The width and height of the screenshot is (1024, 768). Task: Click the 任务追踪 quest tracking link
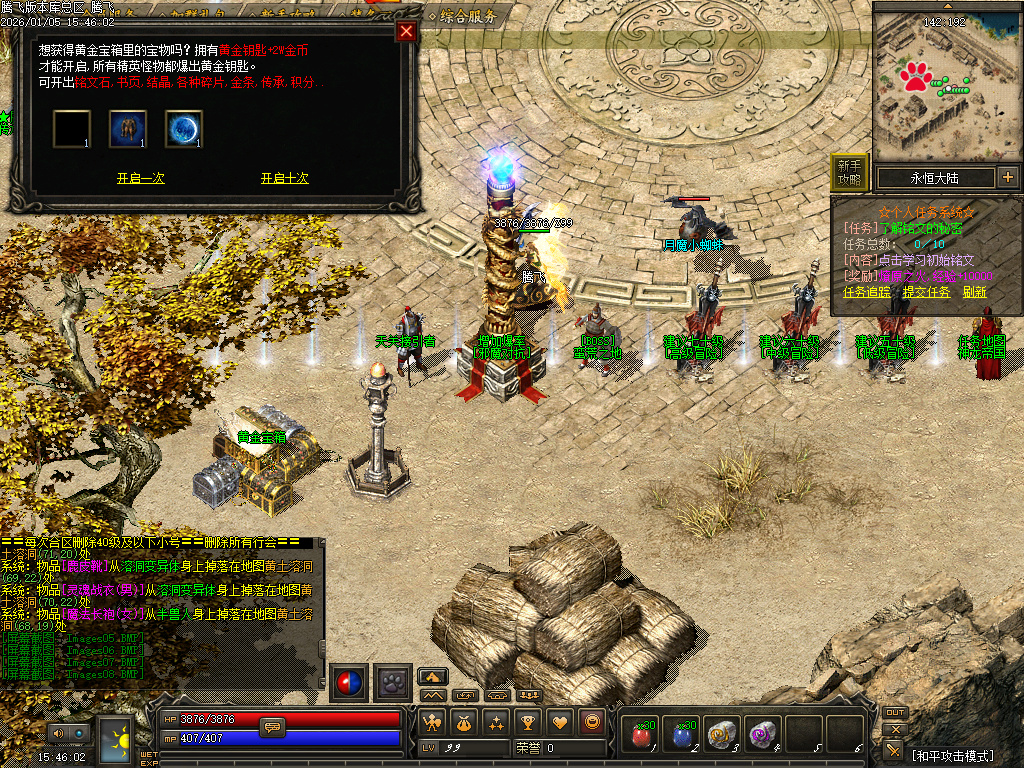[x=866, y=292]
